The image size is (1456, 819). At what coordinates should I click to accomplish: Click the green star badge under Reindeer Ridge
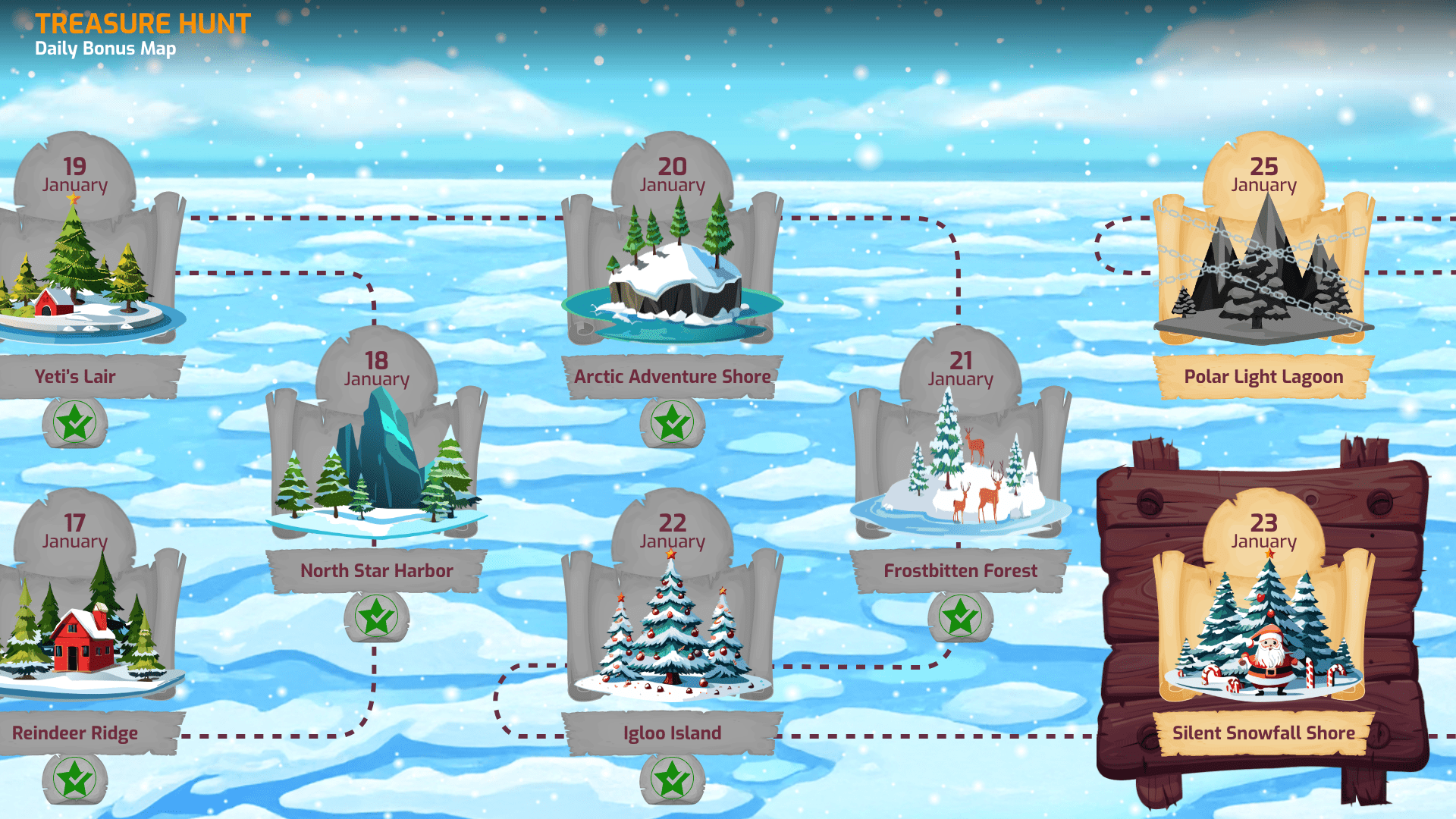click(74, 779)
